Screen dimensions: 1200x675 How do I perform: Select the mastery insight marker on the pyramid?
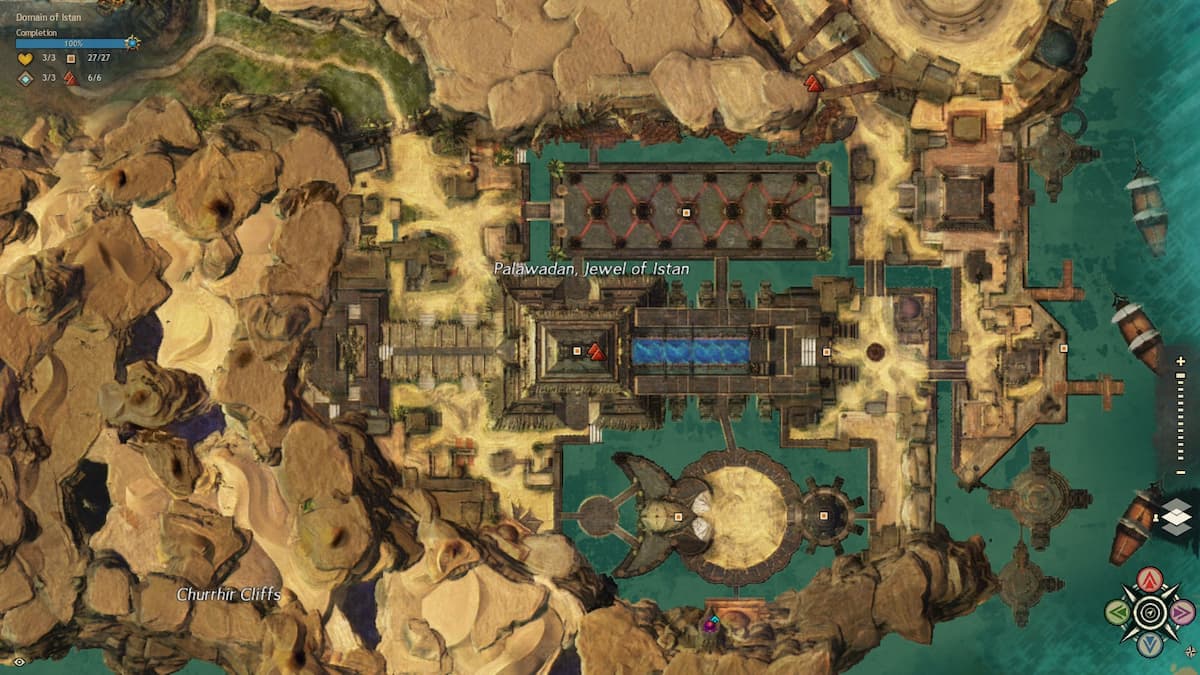pos(595,351)
